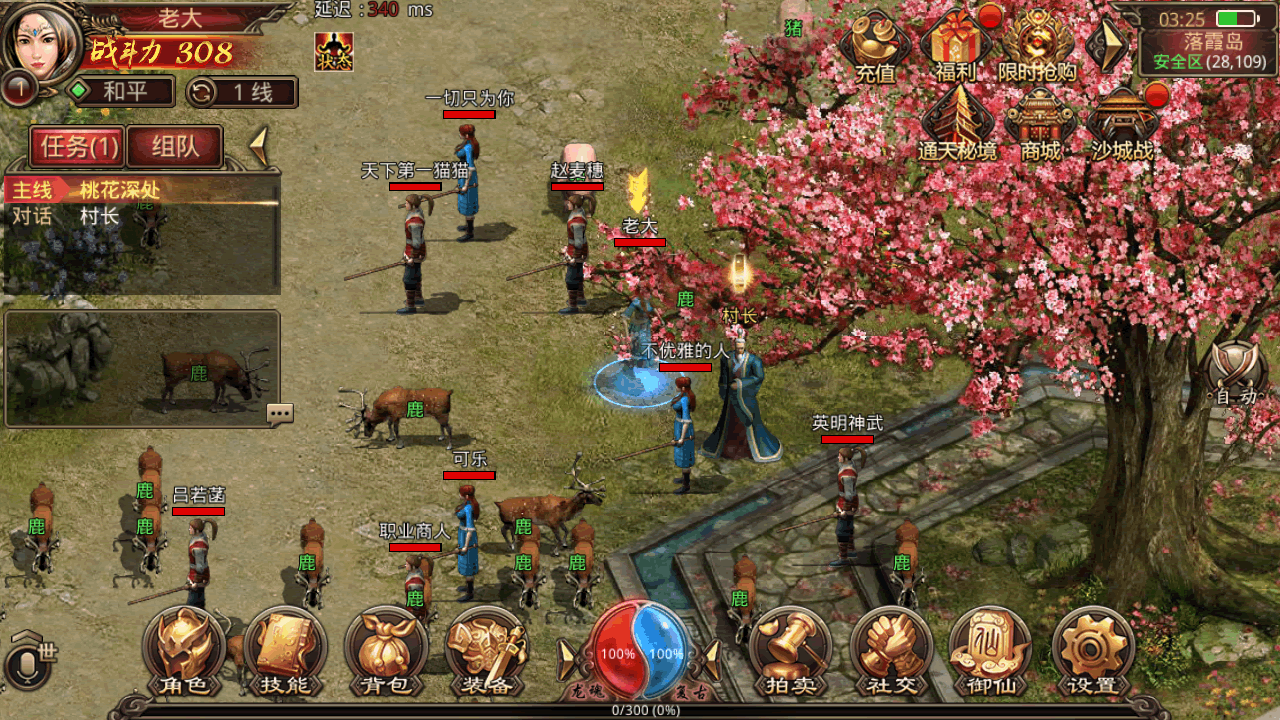
Task: Change the 和平 attack mode
Action: 120,92
